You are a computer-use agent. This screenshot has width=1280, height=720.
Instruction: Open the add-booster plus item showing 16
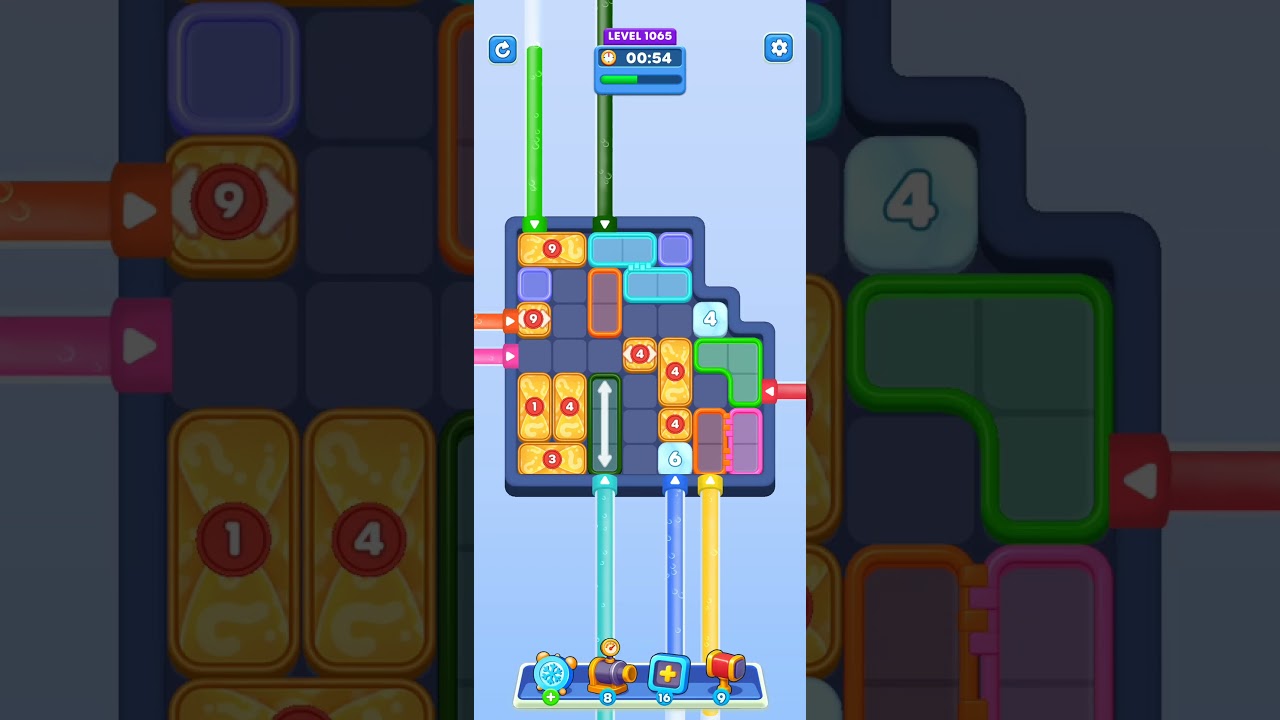click(x=666, y=673)
